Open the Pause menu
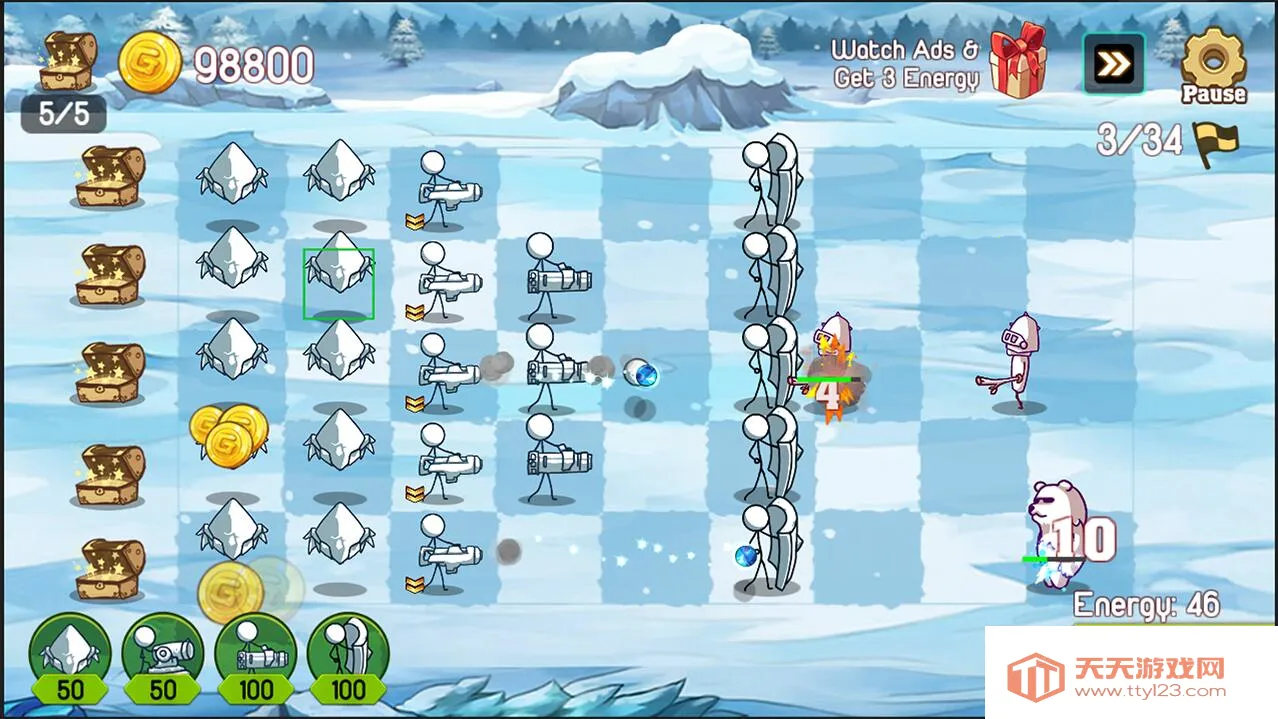The image size is (1278, 719). coord(1213,65)
